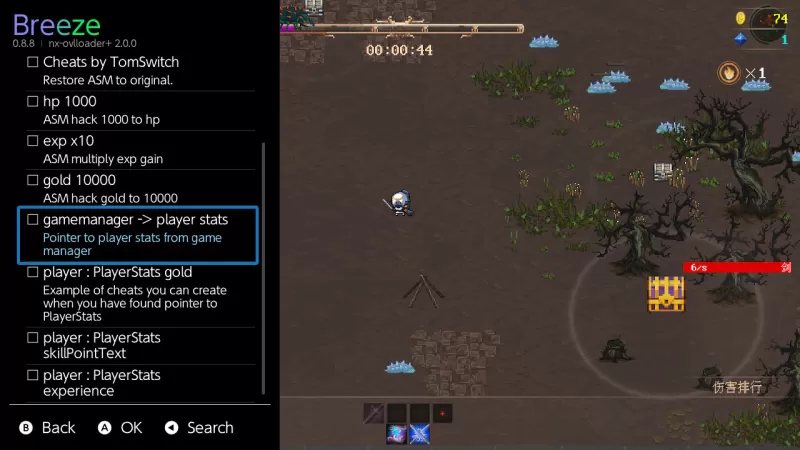Click the flame skill icon
The image size is (800, 450).
pos(730,72)
